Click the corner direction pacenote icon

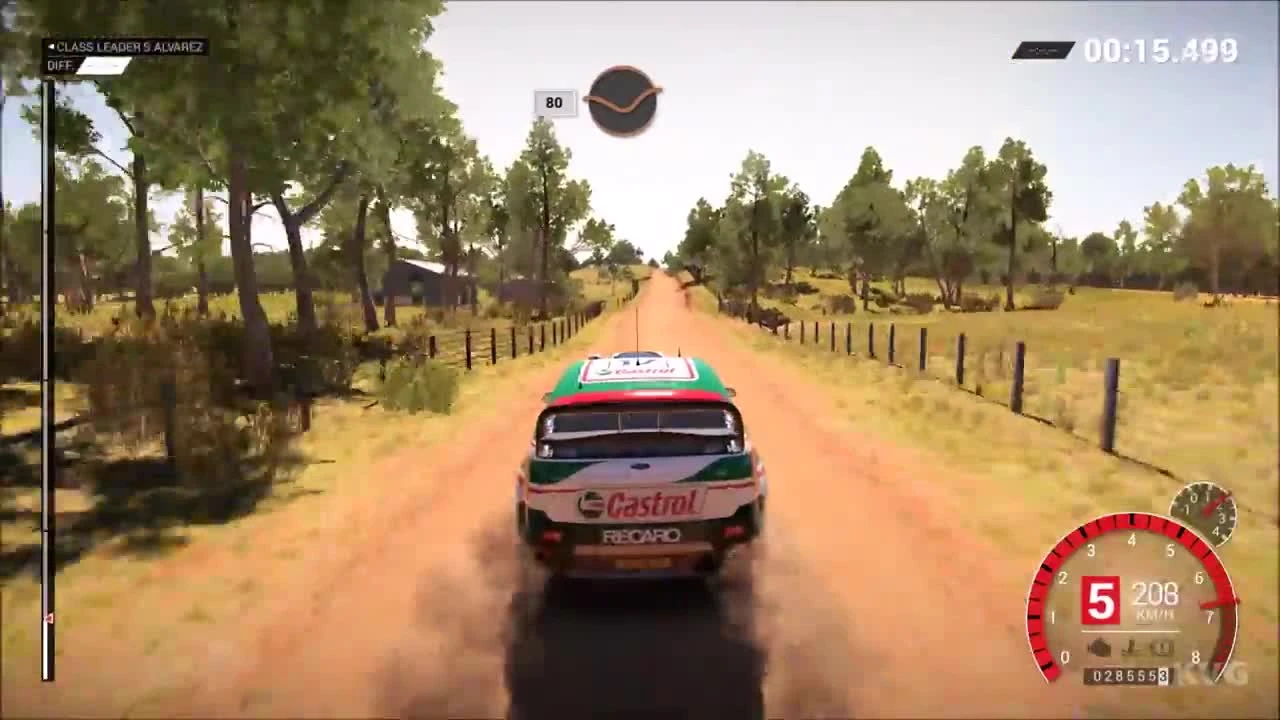click(x=622, y=97)
